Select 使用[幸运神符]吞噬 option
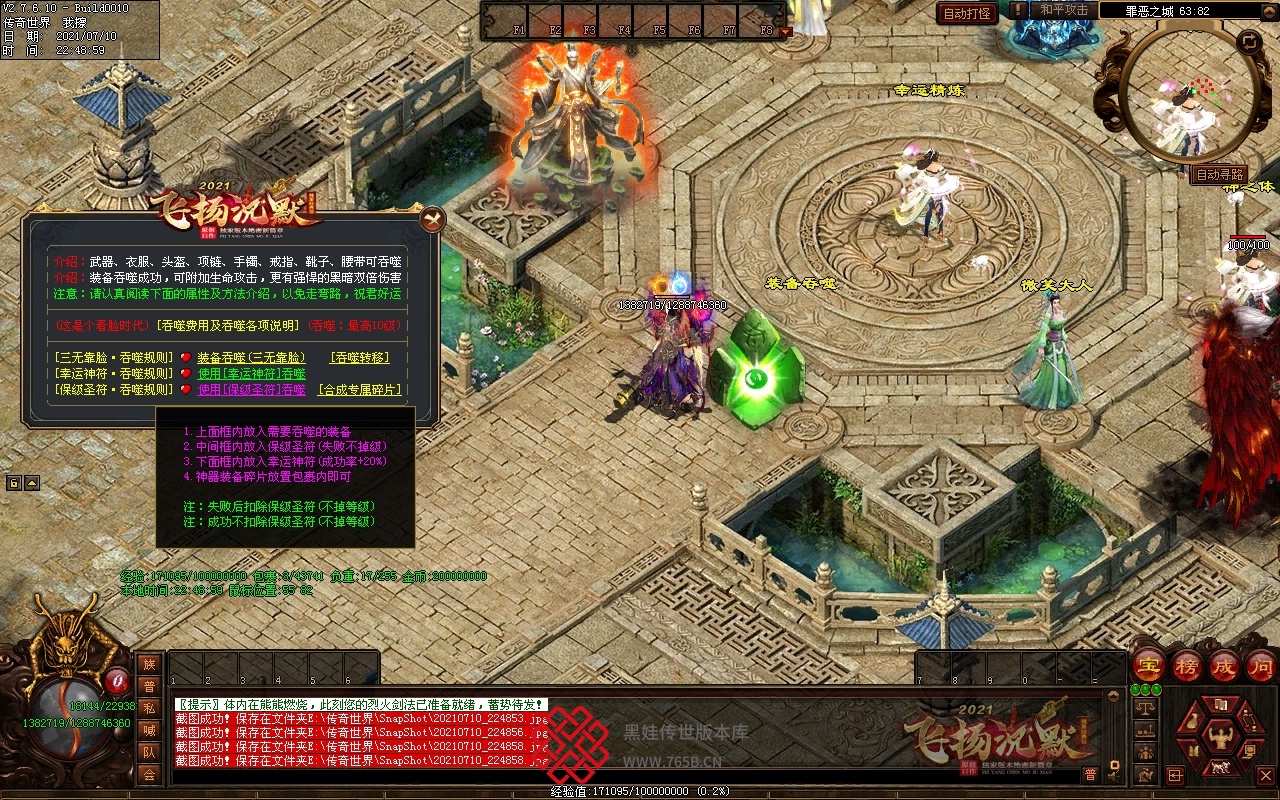This screenshot has width=1280, height=800. 251,373
